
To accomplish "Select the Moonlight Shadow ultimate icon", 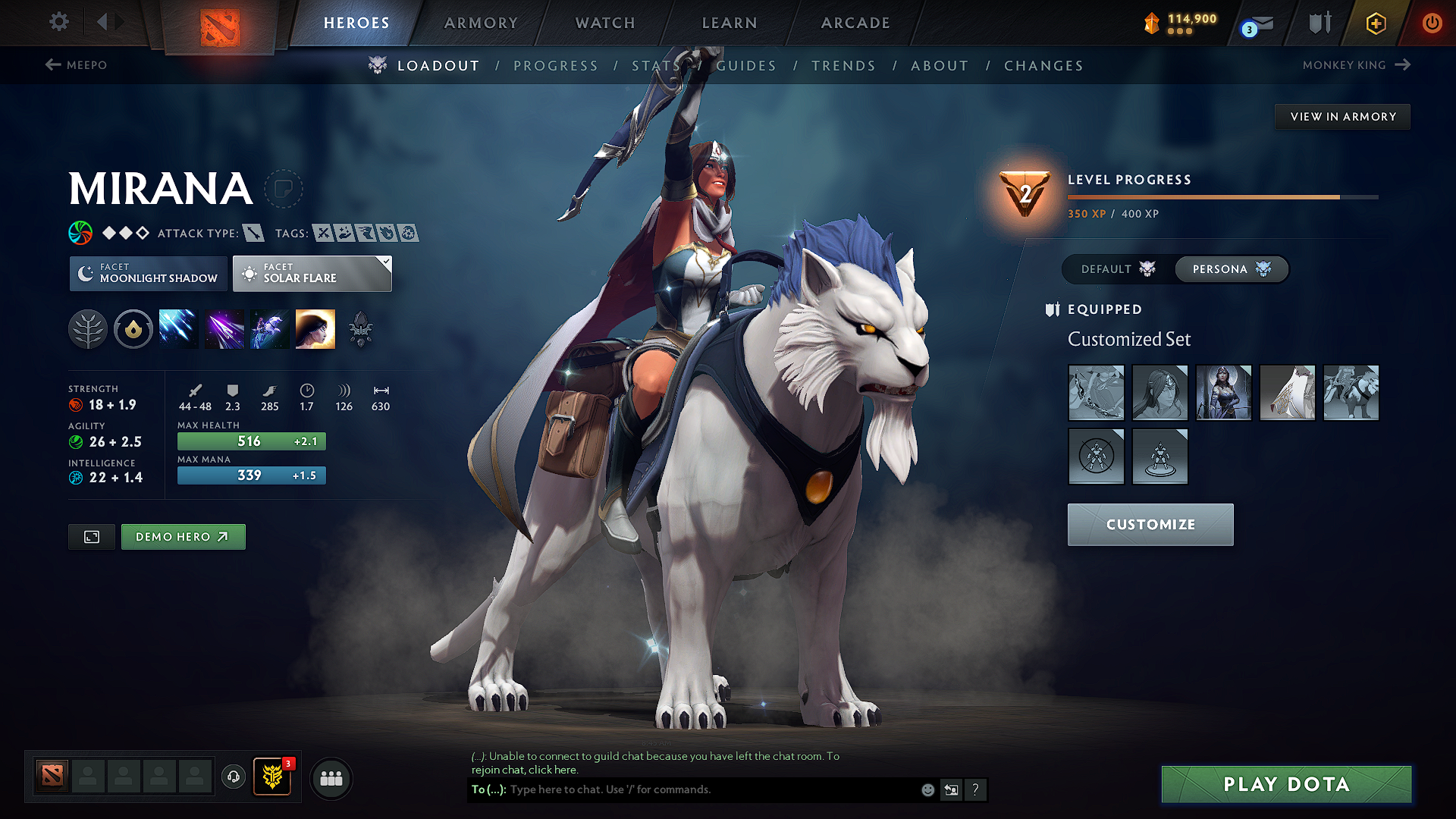I will tap(315, 328).
